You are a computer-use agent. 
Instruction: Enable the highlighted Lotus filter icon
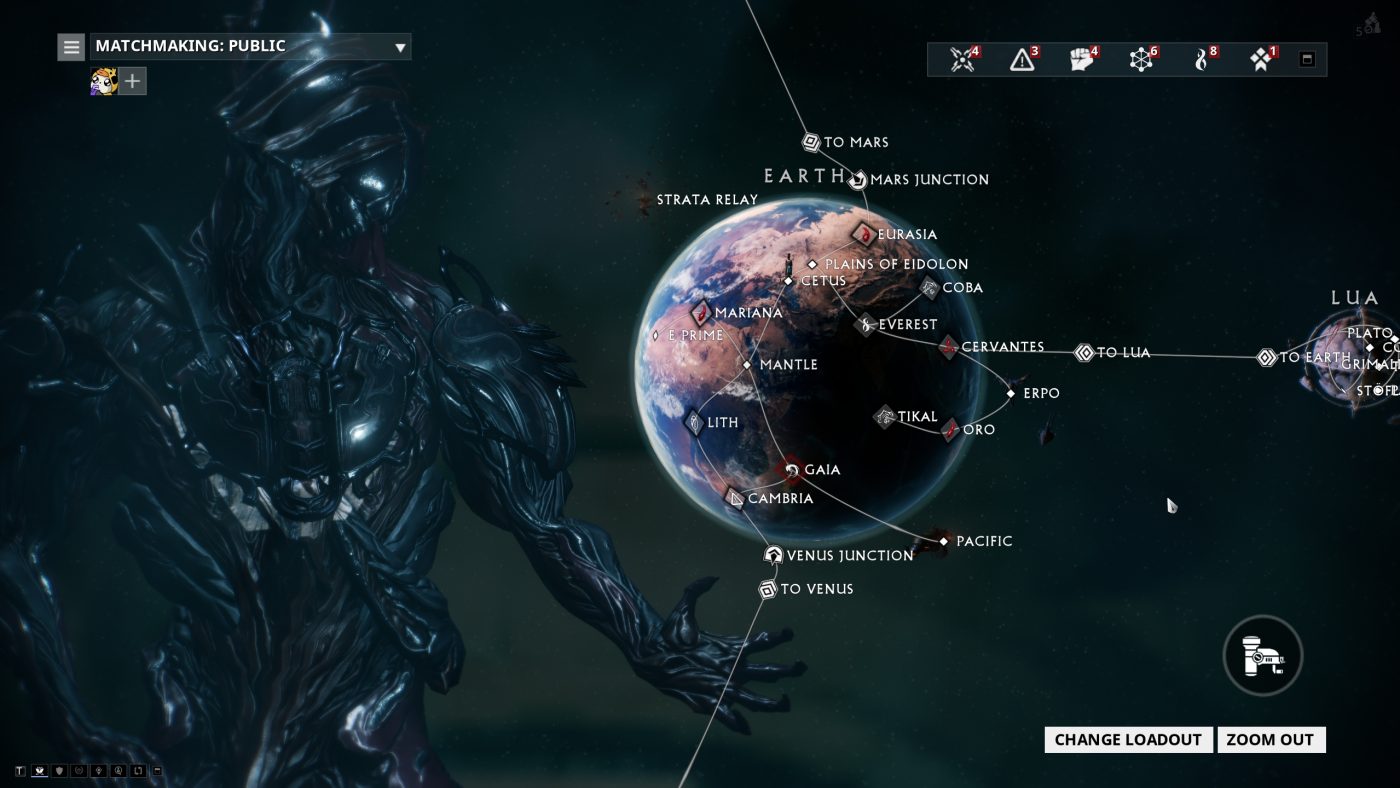click(x=40, y=770)
